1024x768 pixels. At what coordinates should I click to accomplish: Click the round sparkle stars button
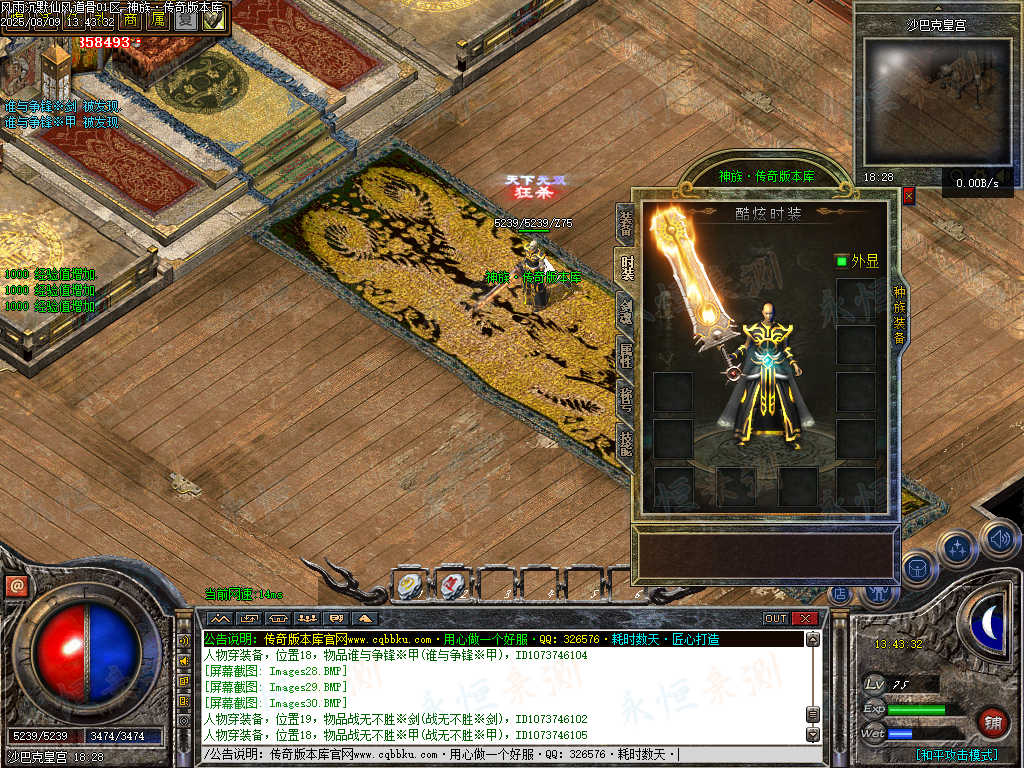[958, 548]
